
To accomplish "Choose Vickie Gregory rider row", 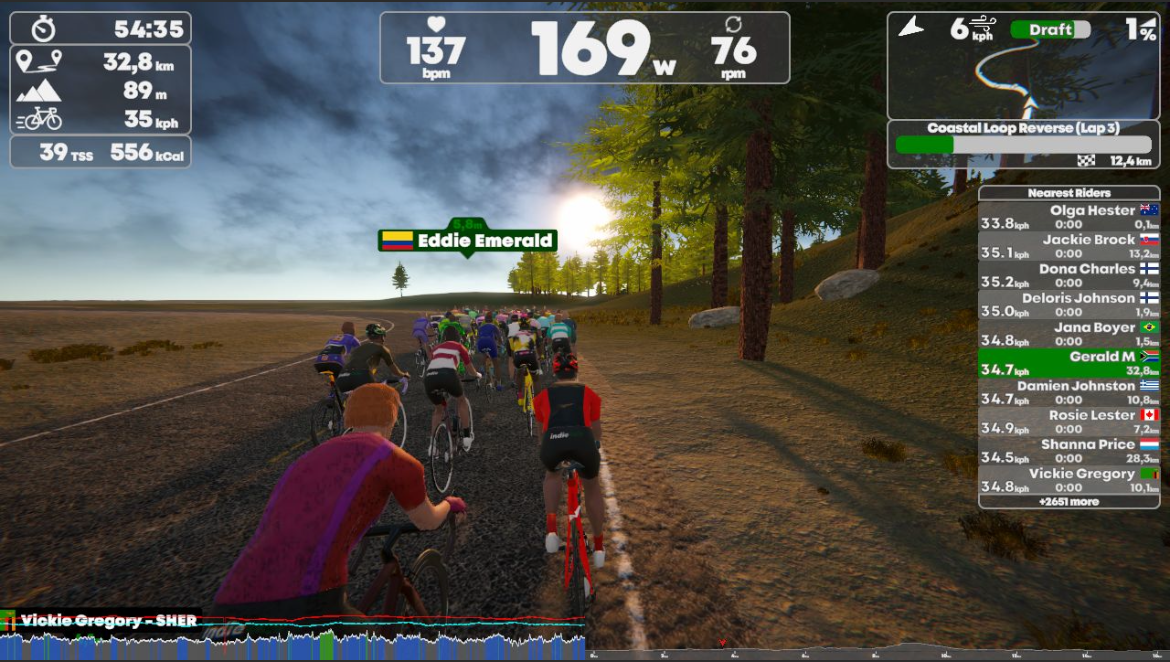I will coord(1068,479).
